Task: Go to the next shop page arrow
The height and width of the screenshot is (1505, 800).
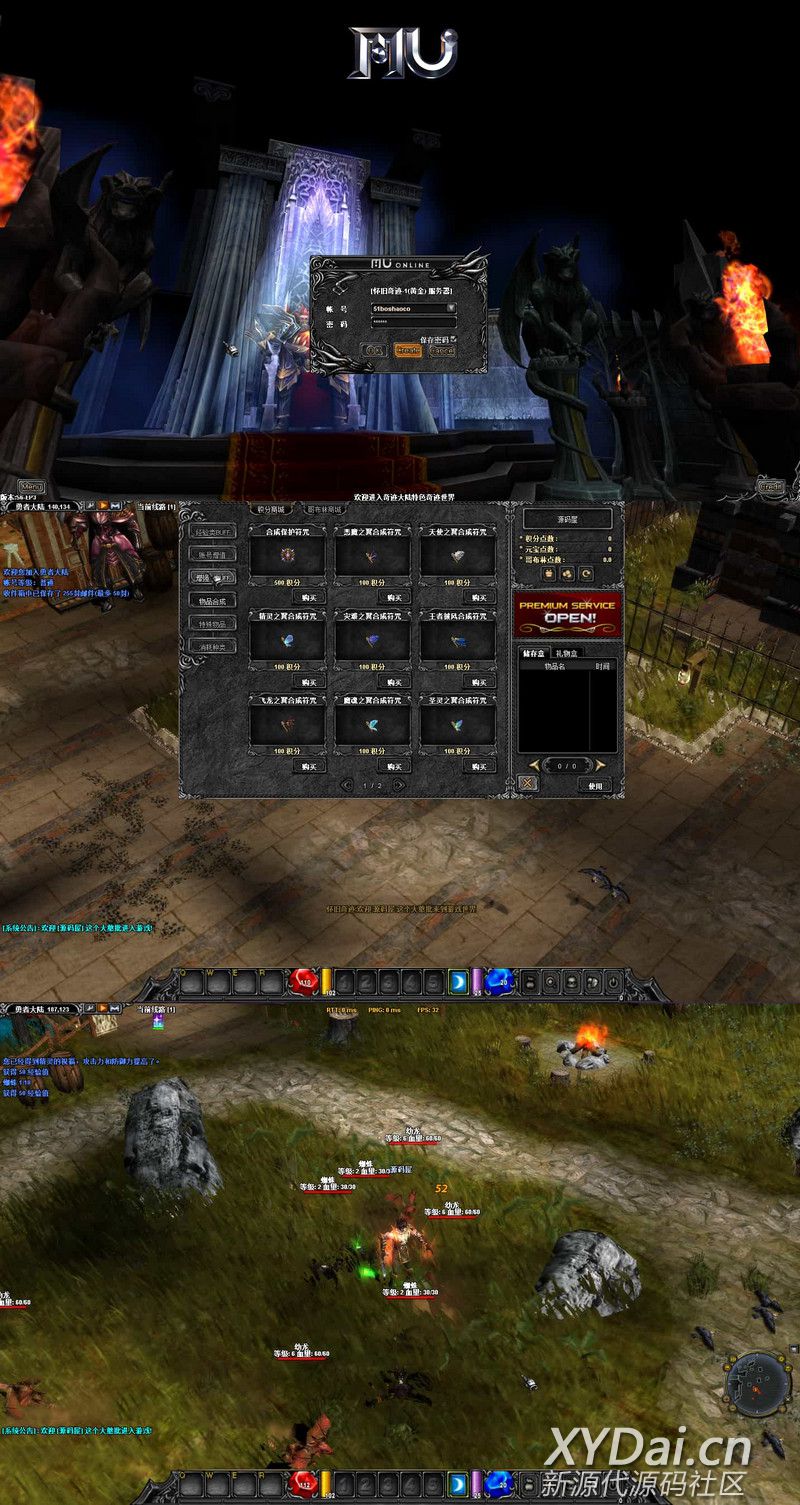Action: (x=400, y=785)
